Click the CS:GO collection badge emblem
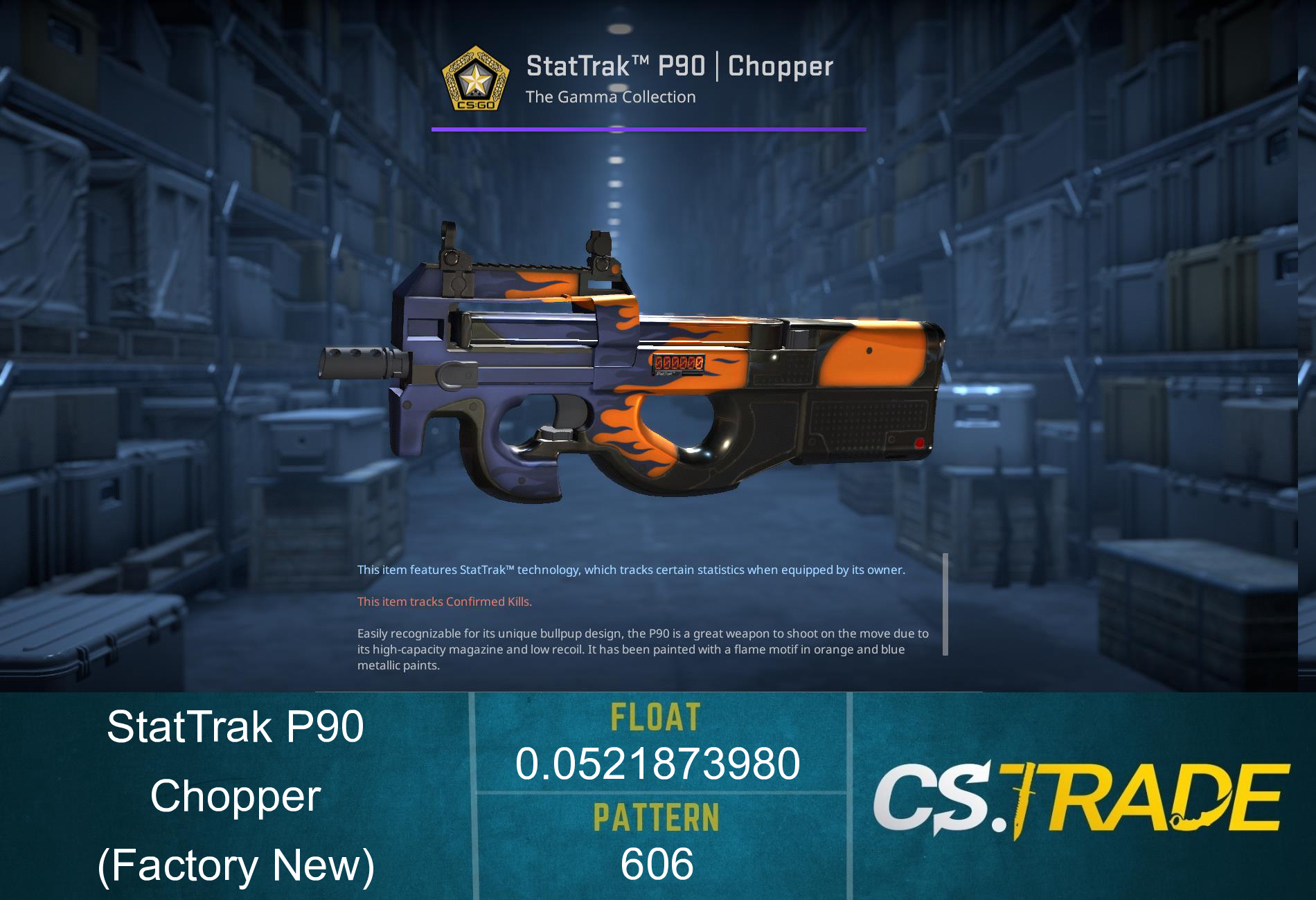1316x900 pixels. click(474, 78)
